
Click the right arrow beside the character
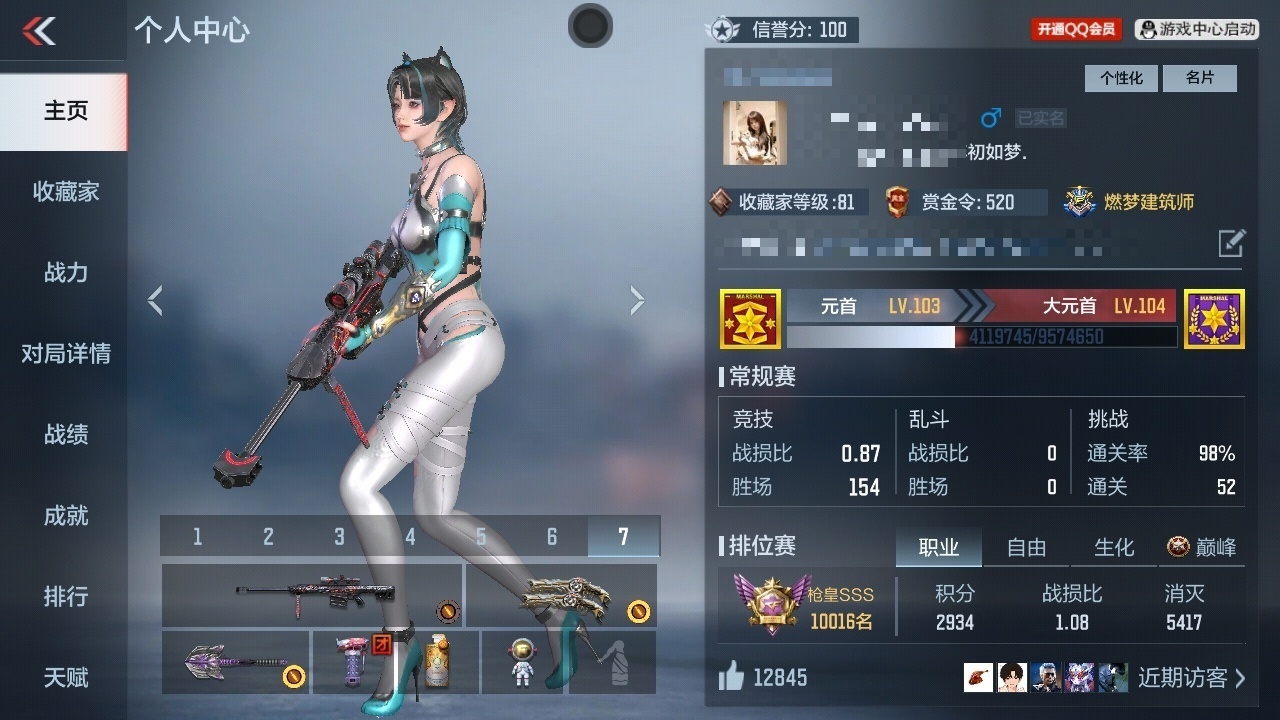click(637, 299)
